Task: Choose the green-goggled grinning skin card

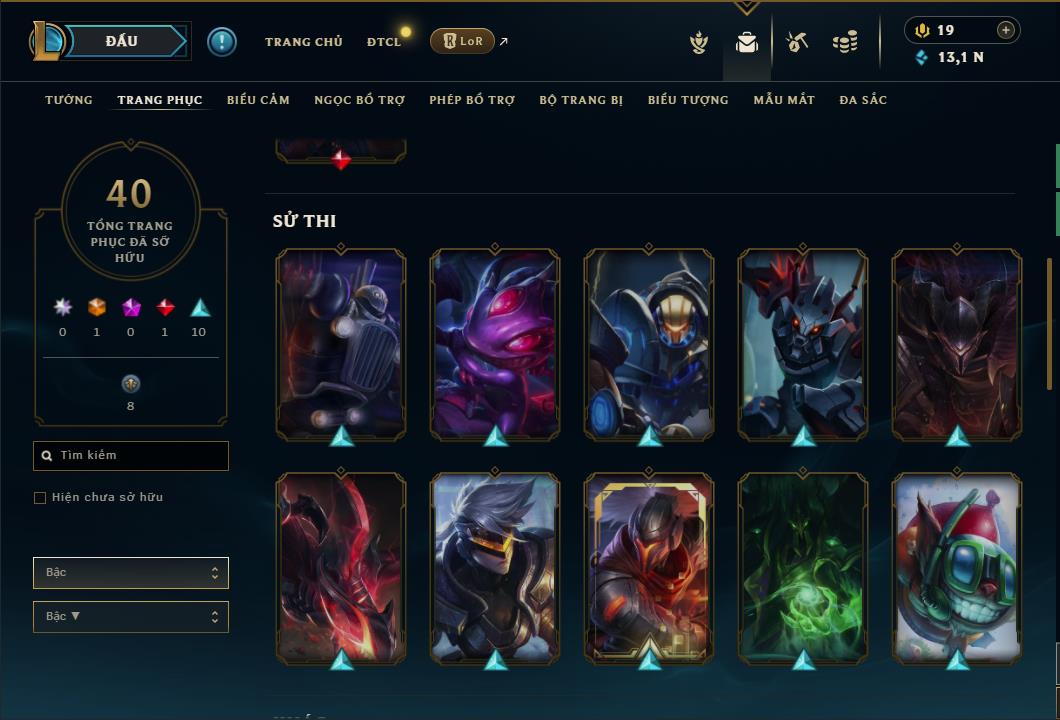Action: pos(957,566)
